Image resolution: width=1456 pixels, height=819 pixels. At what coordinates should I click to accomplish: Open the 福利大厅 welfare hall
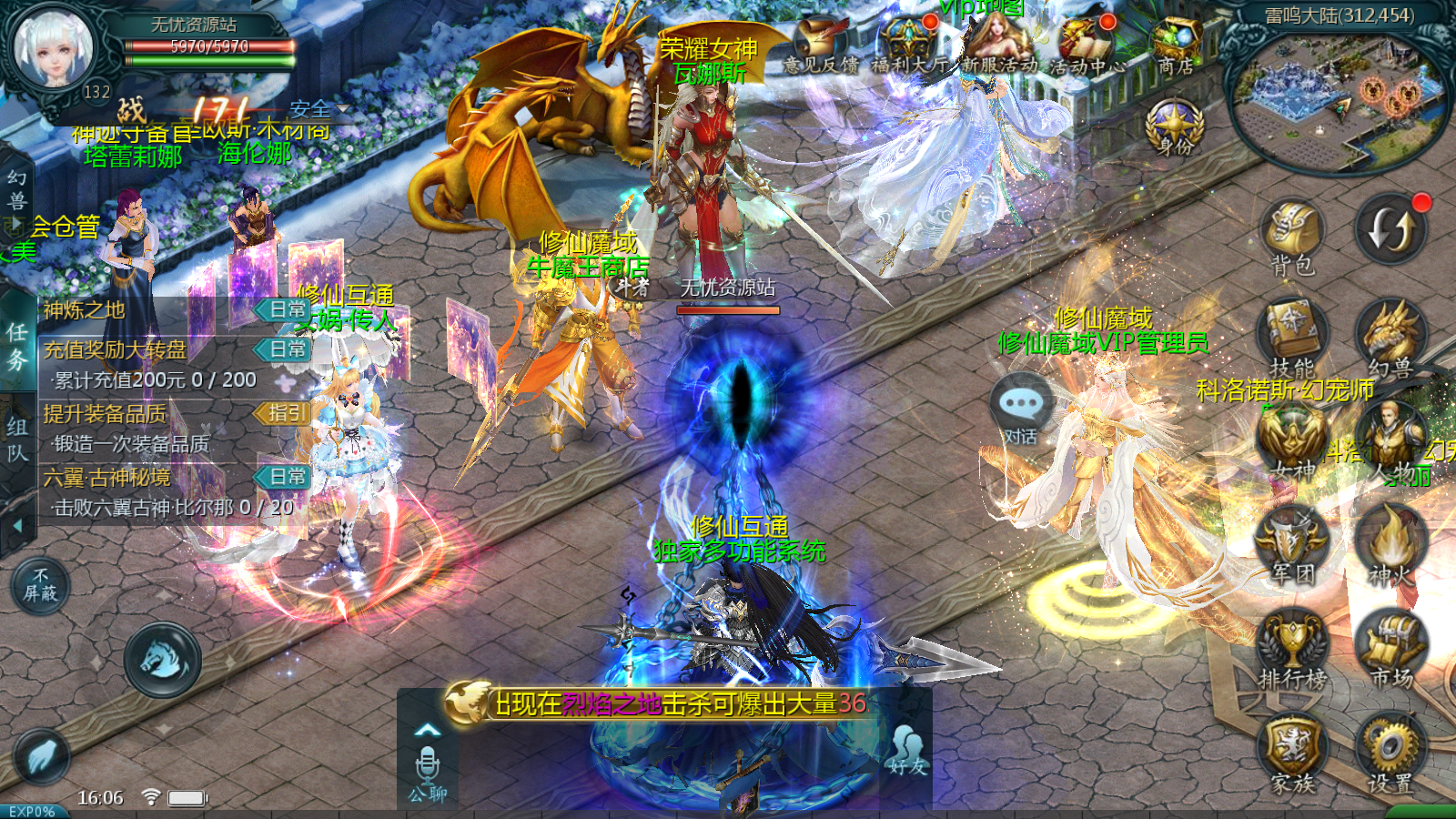908,44
